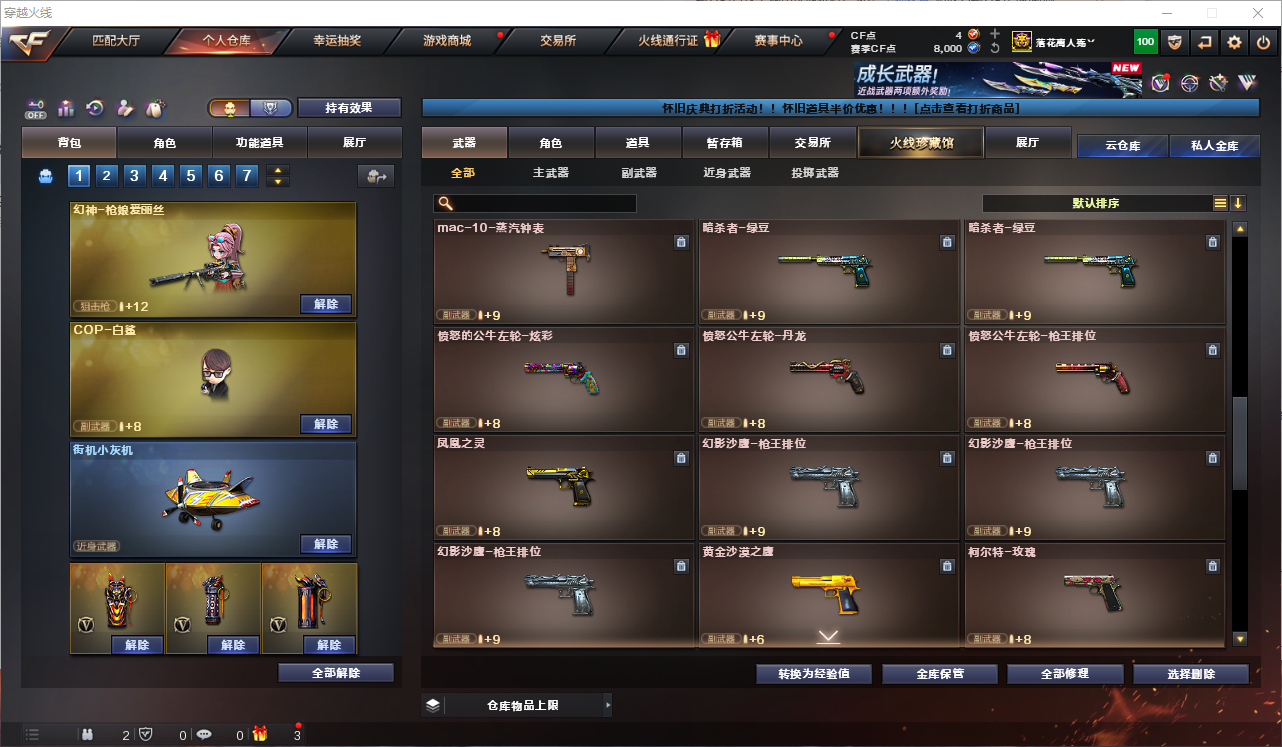Screen dimensions: 1282x747
Task: Activate 选择删除 to delete items
Action: pyautogui.click(x=1191, y=674)
